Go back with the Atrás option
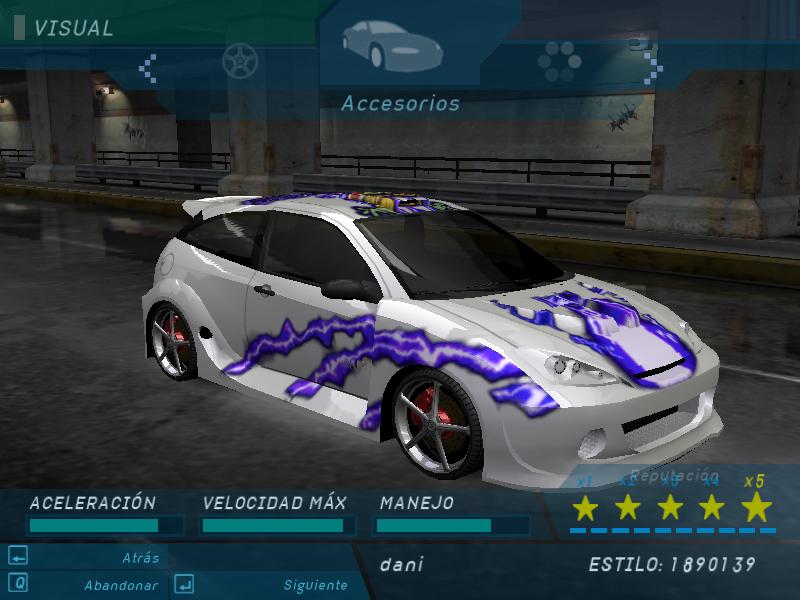The width and height of the screenshot is (800, 600). coord(140,558)
